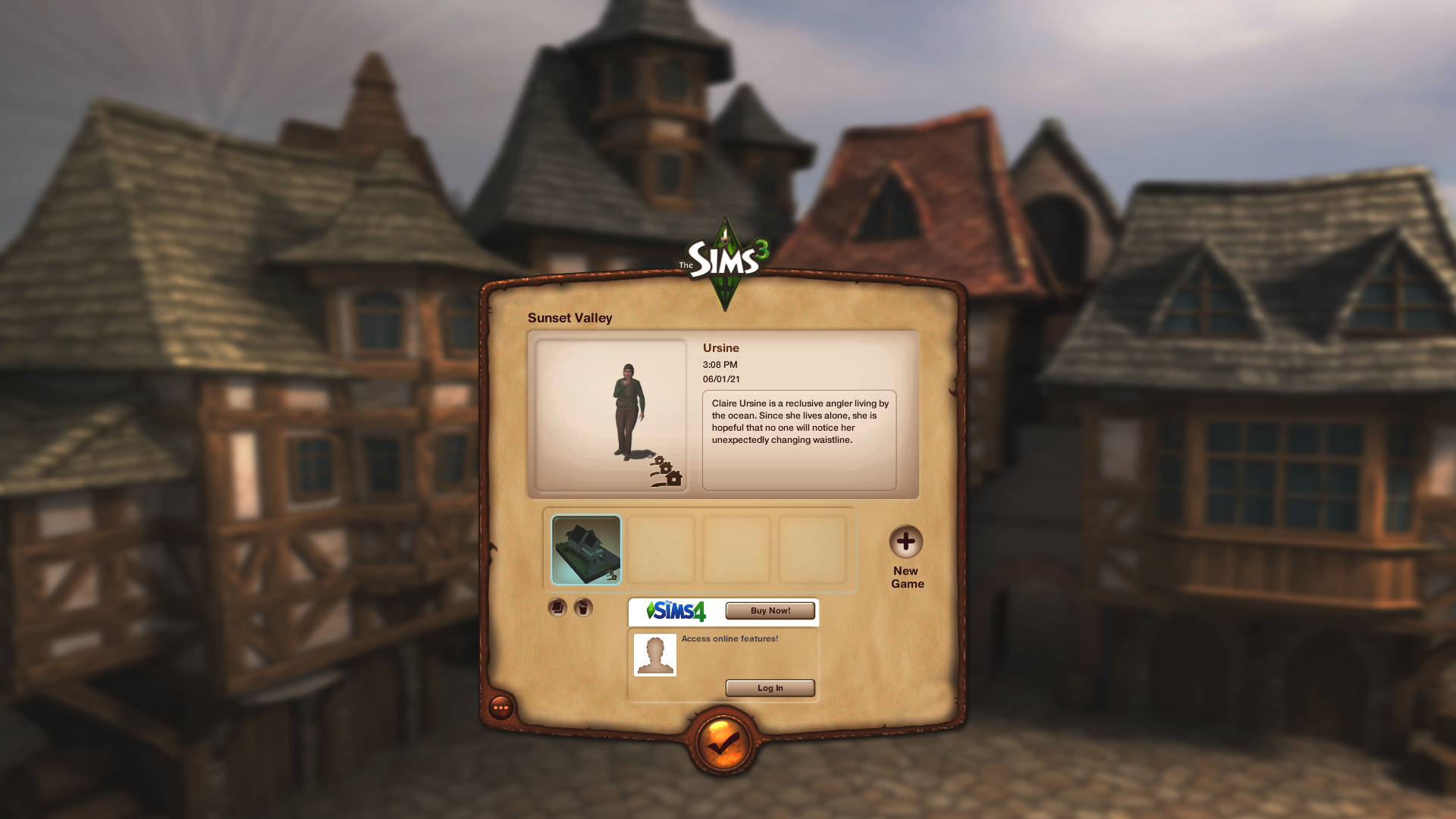Screen dimensions: 1456x819
Task: Start a New Game with the plus button
Action: pyautogui.click(x=905, y=541)
